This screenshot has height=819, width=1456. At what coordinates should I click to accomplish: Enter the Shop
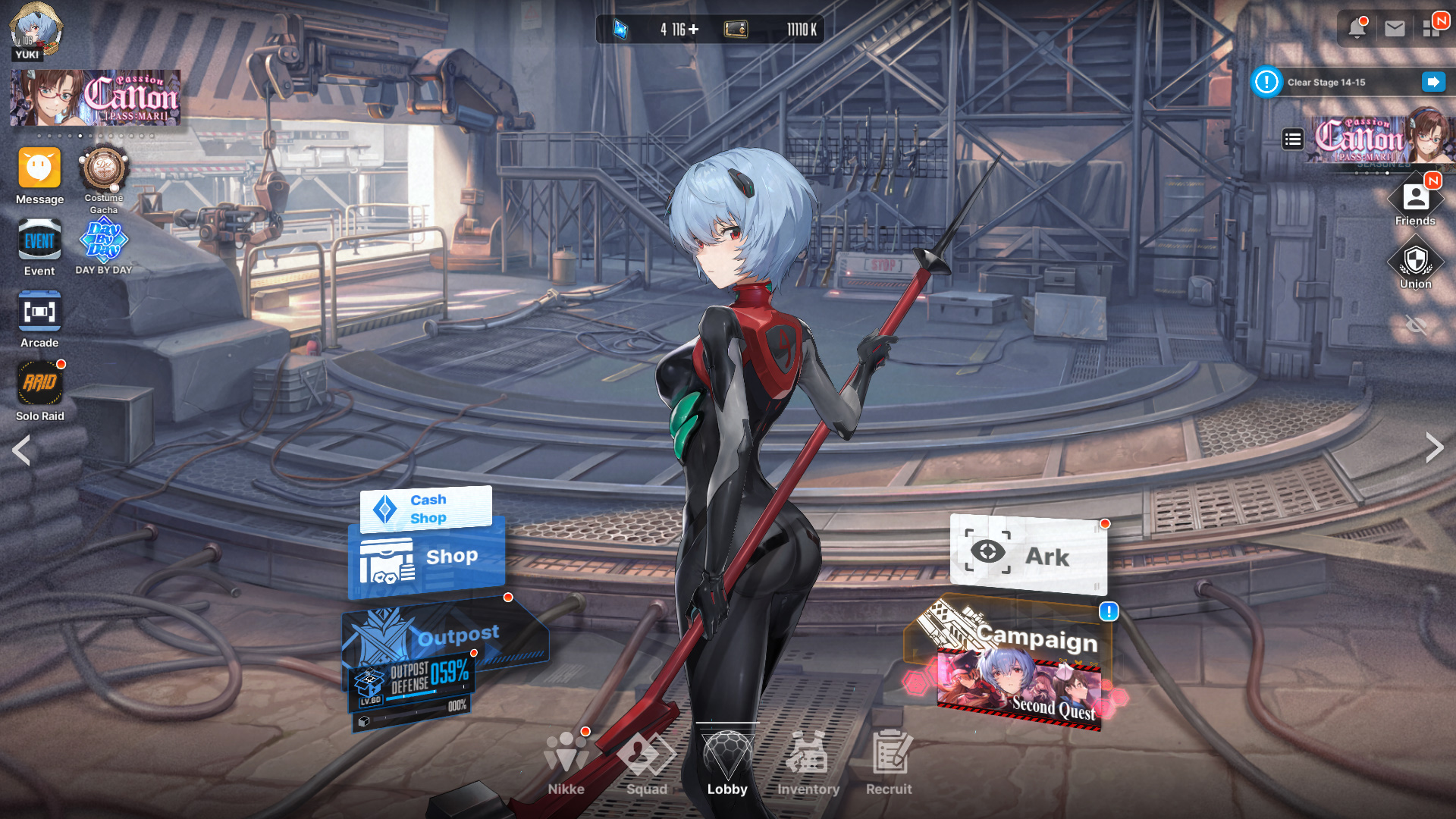click(x=426, y=563)
